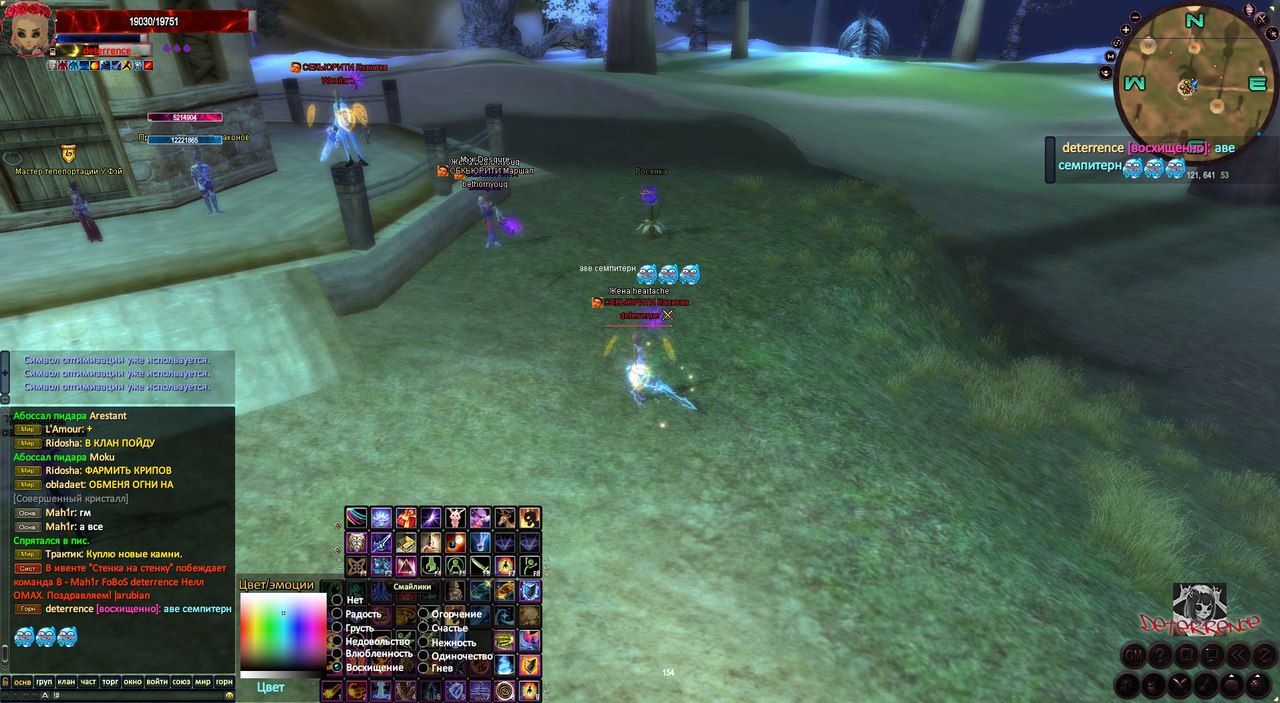Screen dimensions: 1280x703
Task: Switch to the 'клан' chat tab
Action: [x=67, y=682]
